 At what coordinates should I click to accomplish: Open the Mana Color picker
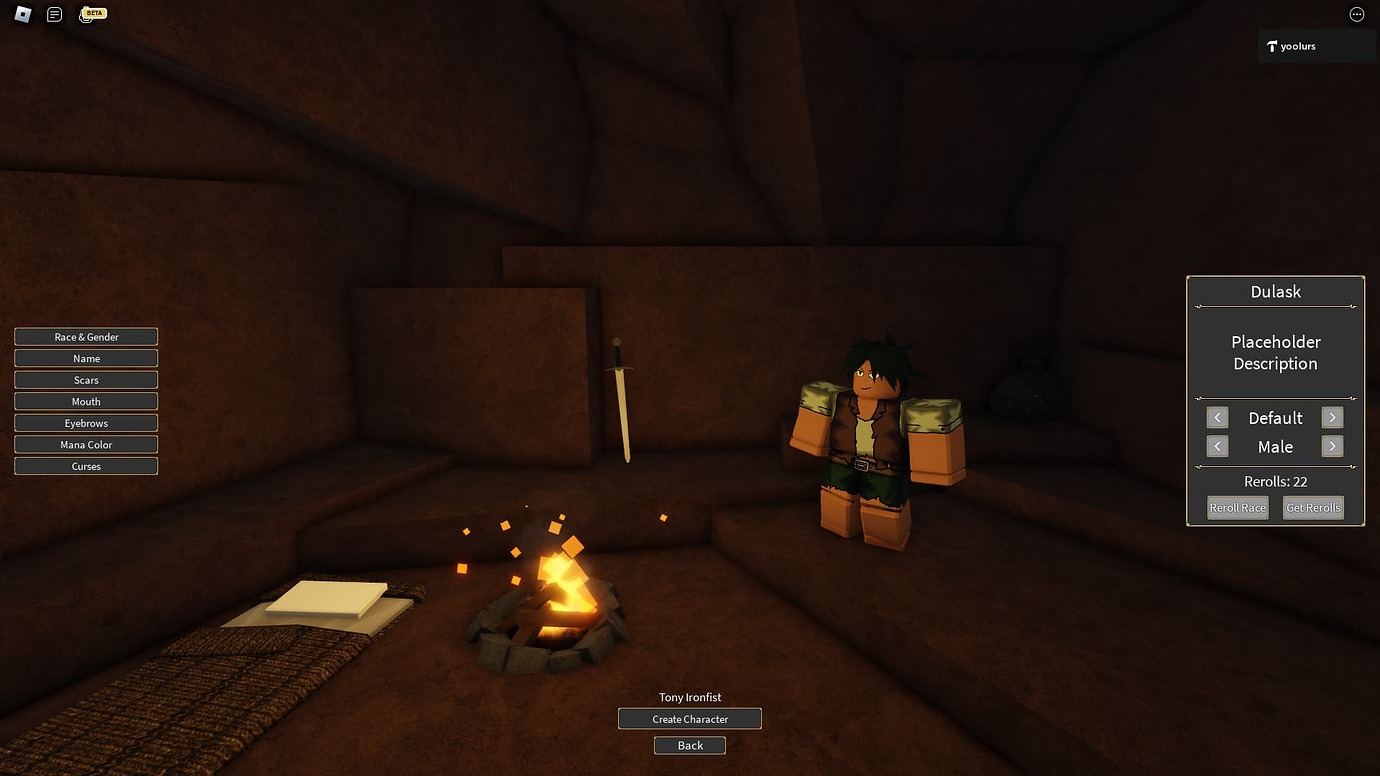[x=86, y=444]
